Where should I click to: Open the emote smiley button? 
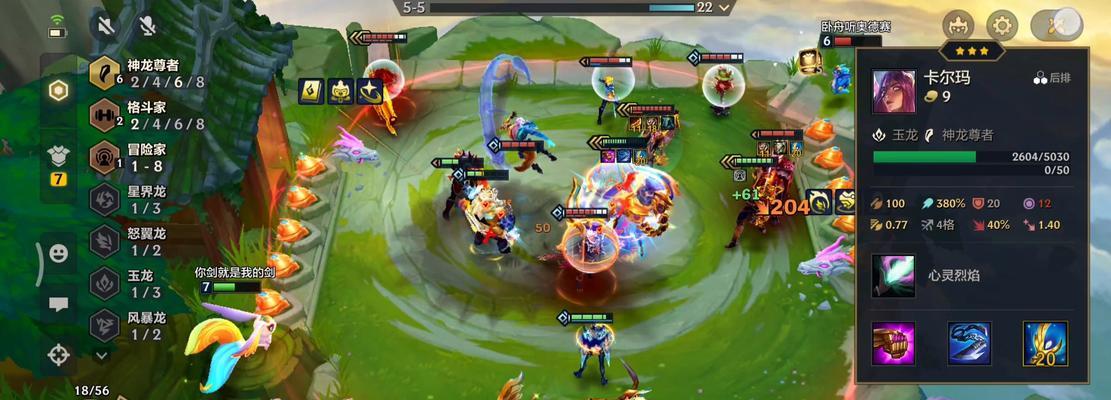(59, 254)
